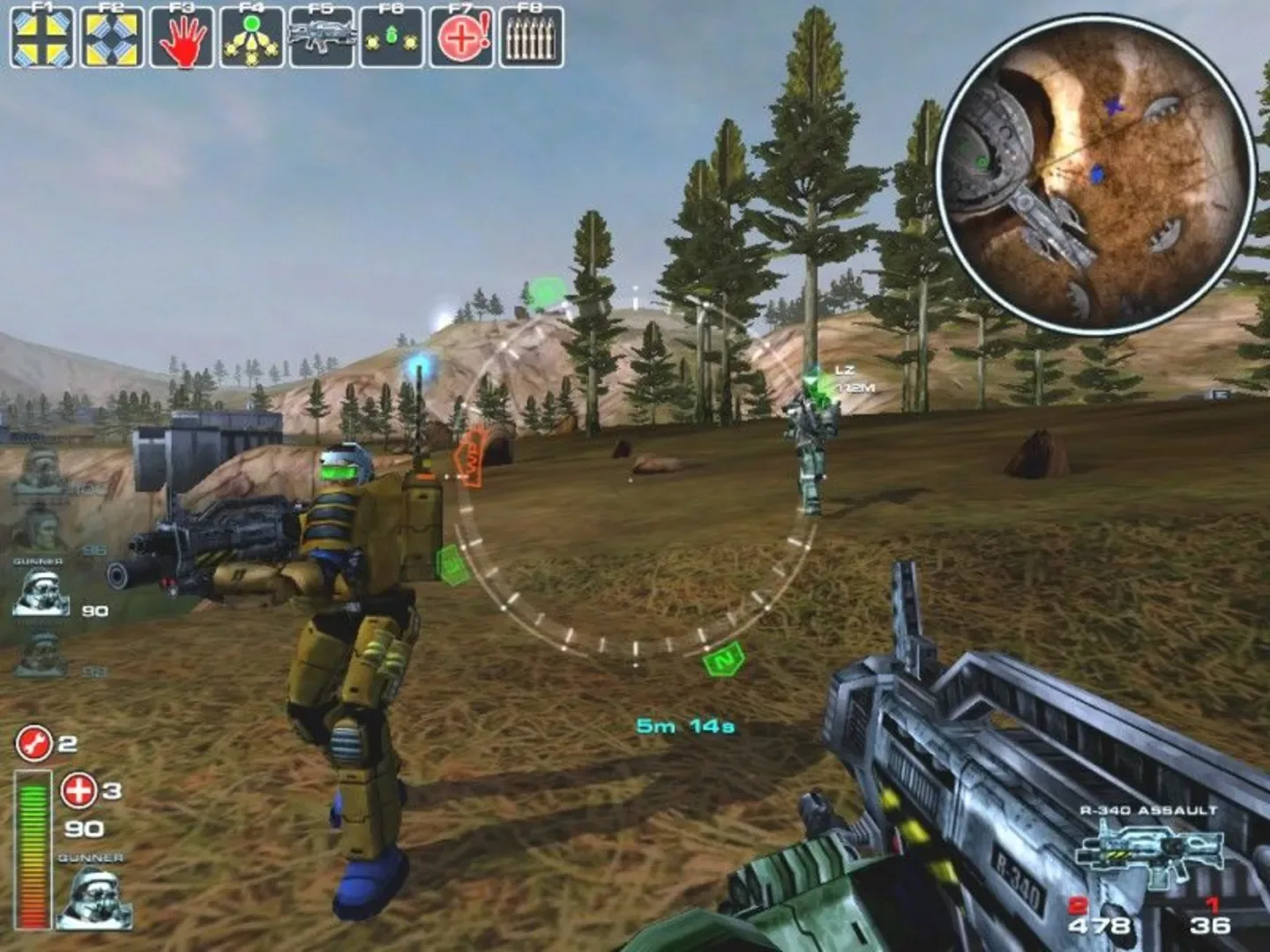The image size is (1270, 952).
Task: Select the topmost squad member portrait
Action: pyautogui.click(x=38, y=467)
